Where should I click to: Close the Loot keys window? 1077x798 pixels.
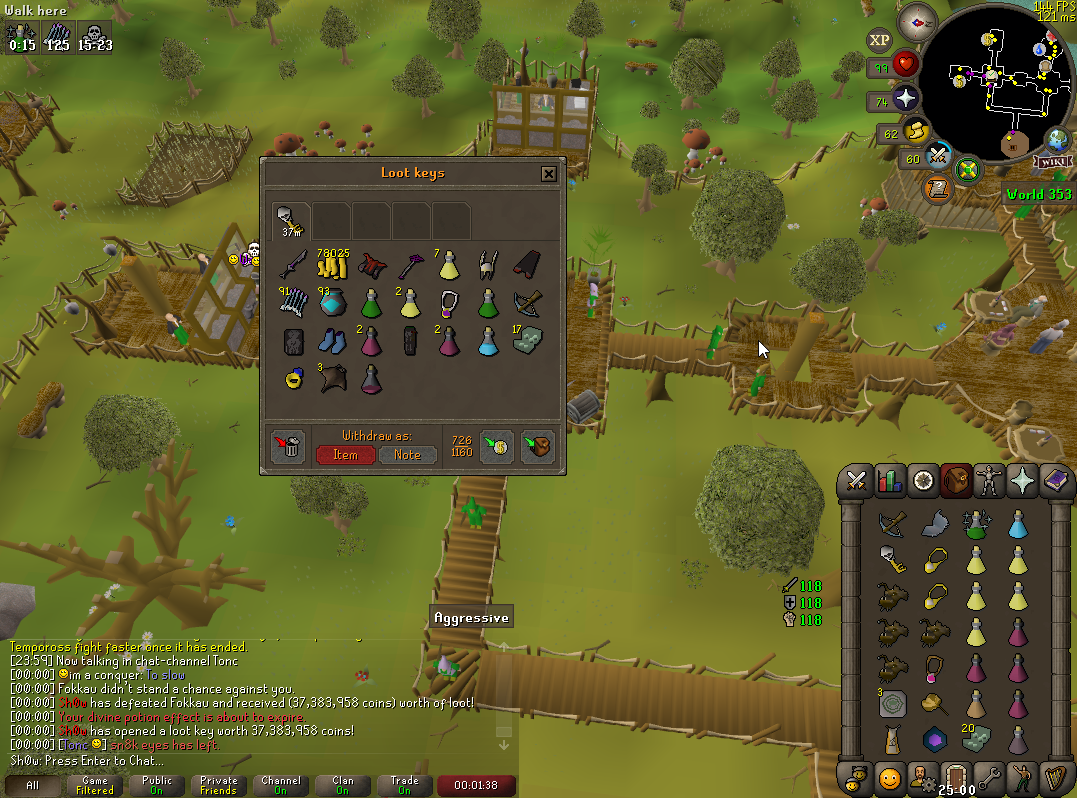point(548,174)
